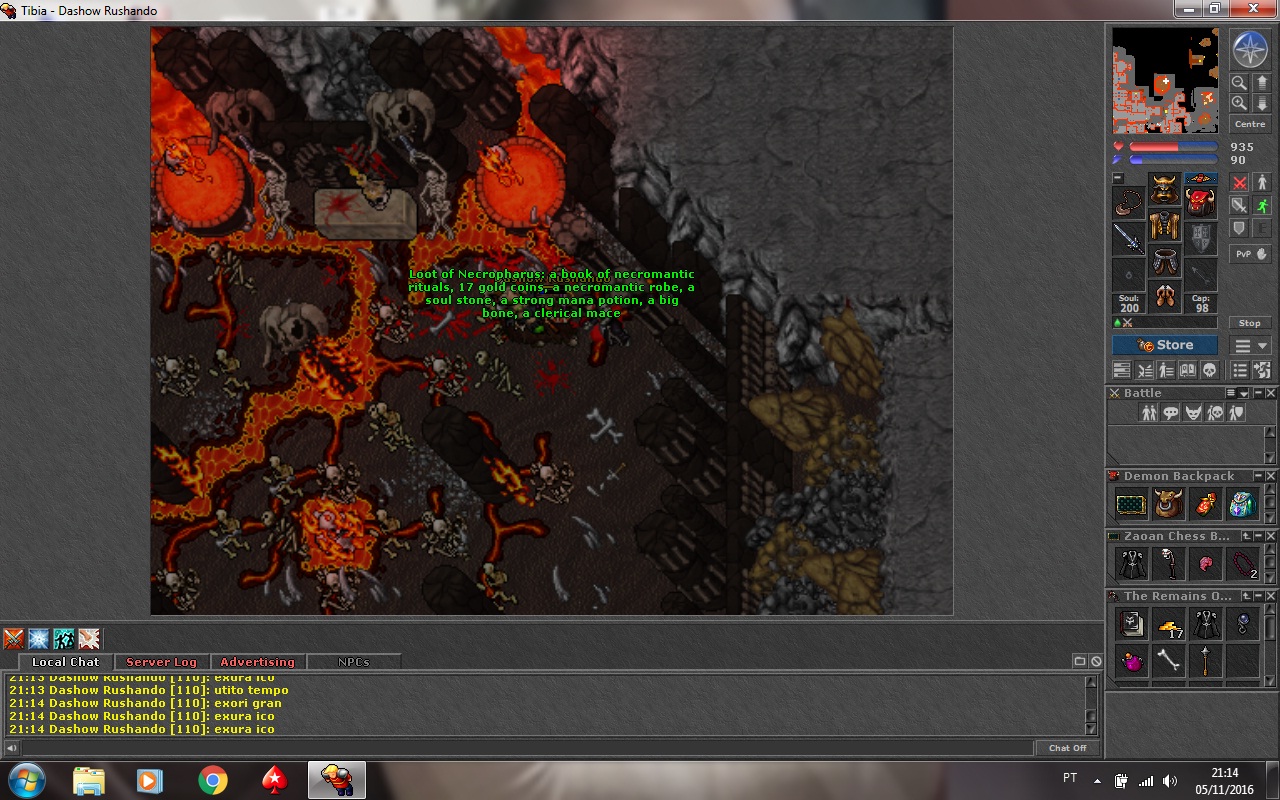Toggle the PvP mode button
Viewport: 1280px width, 800px height.
click(x=1250, y=254)
